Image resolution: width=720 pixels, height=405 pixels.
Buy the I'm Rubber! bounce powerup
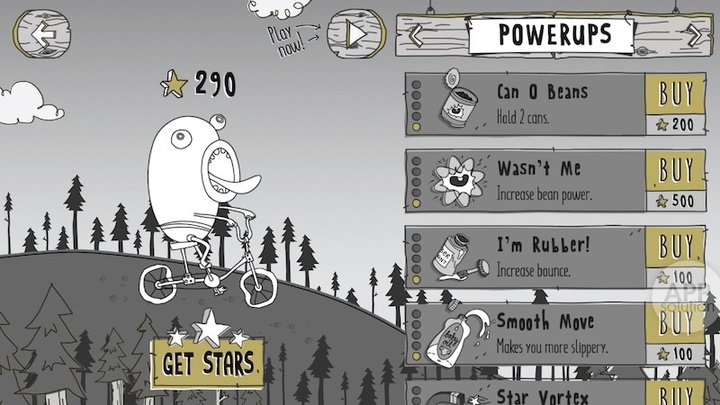(676, 256)
